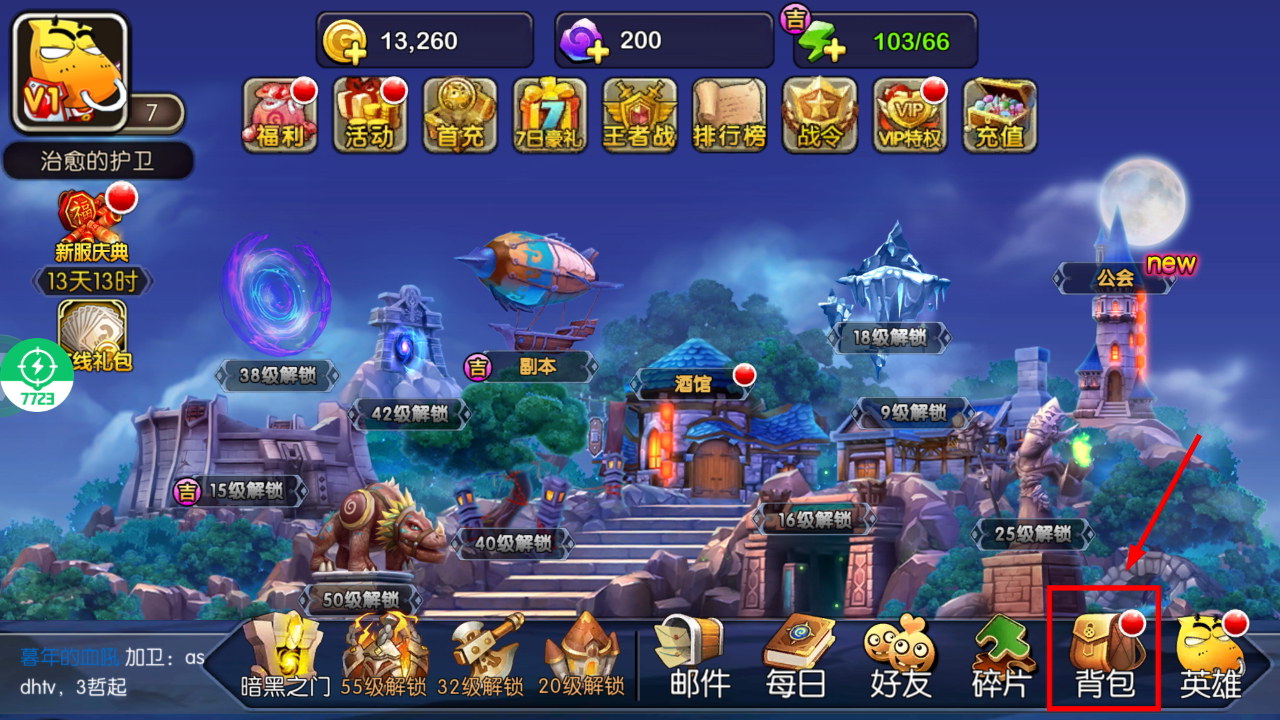This screenshot has width=1280, height=720.
Task: Enter the 王者战 battle icon
Action: point(640,115)
